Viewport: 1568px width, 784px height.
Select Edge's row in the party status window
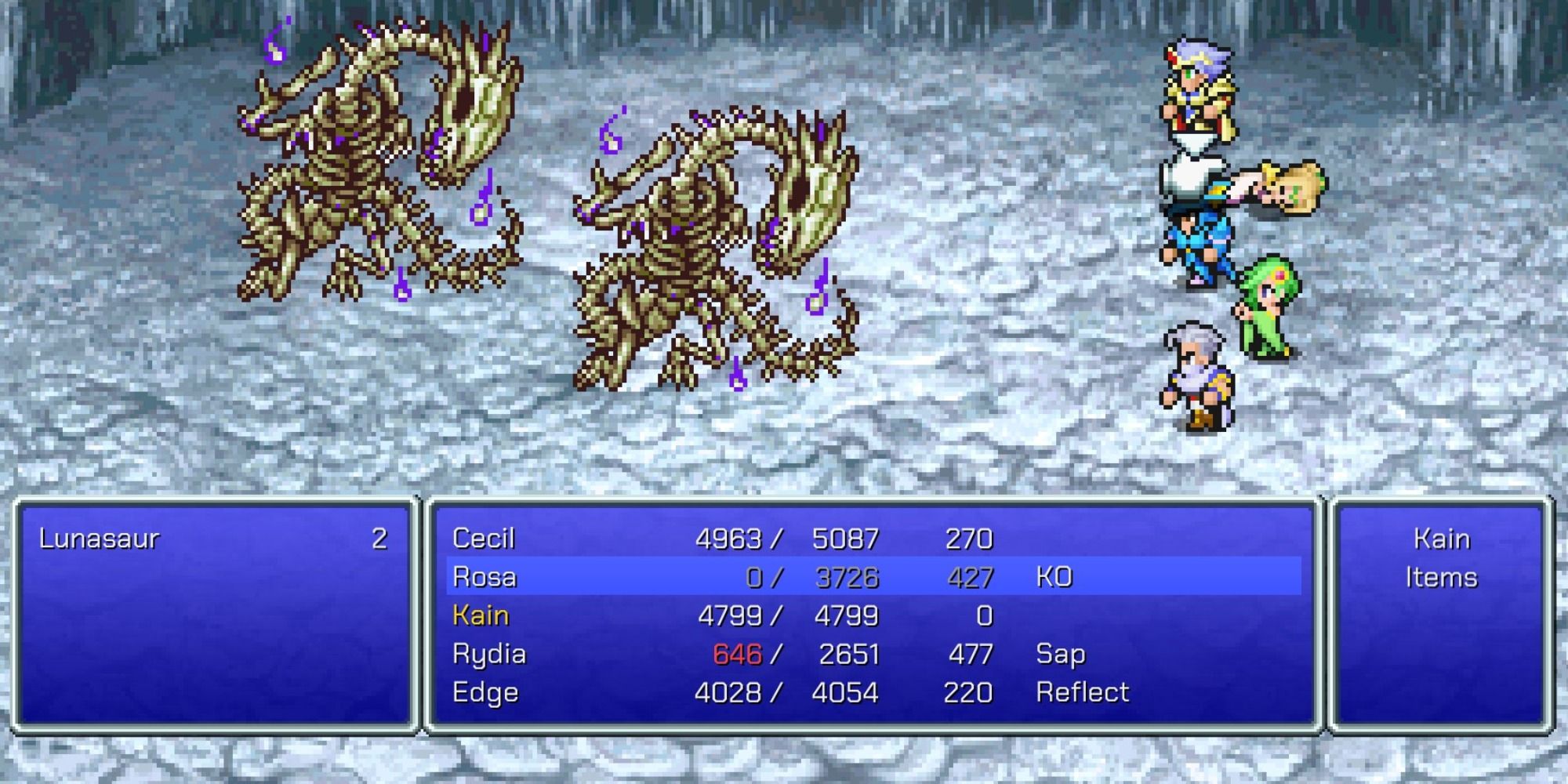pyautogui.click(x=706, y=691)
